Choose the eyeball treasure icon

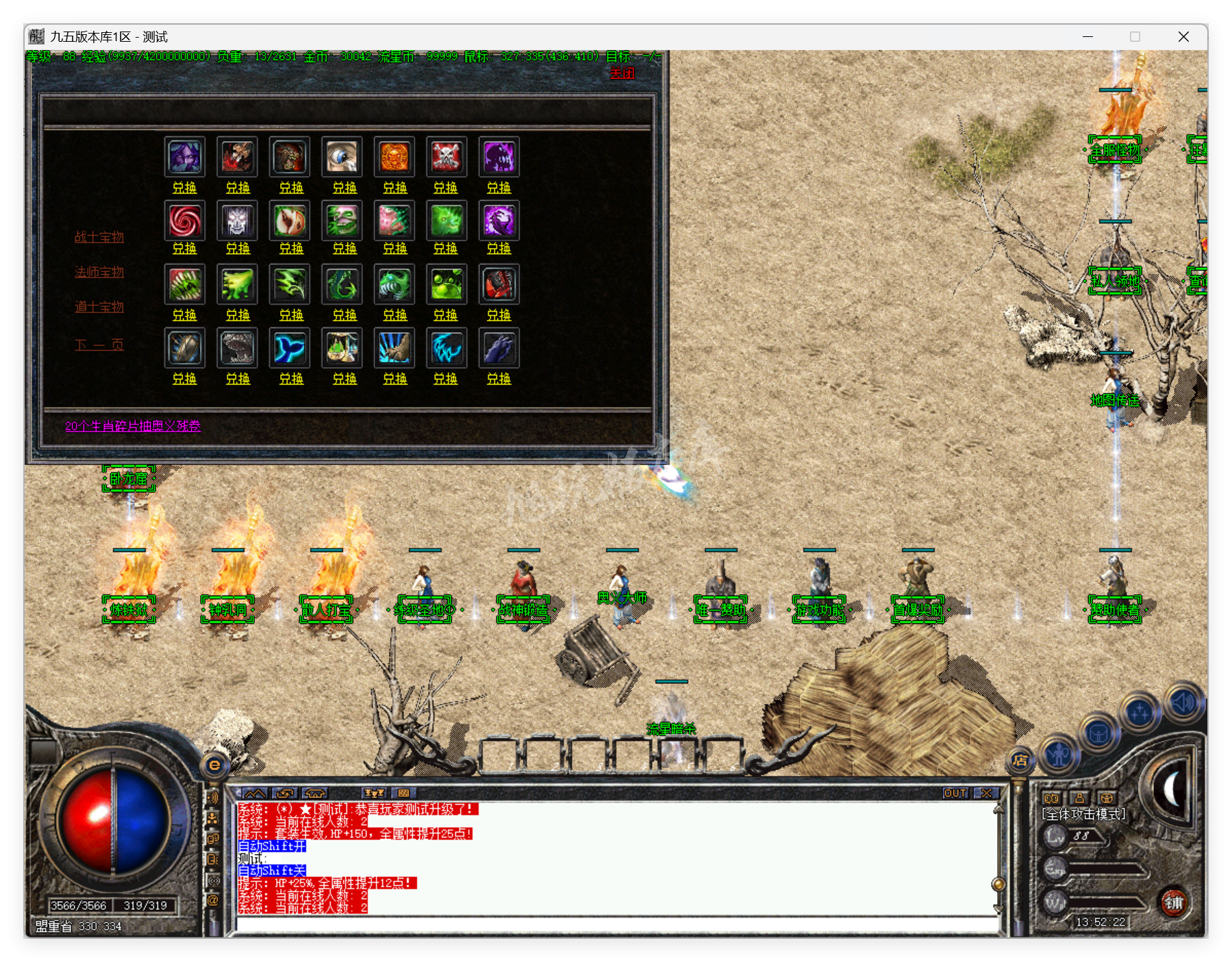pyautogui.click(x=342, y=157)
